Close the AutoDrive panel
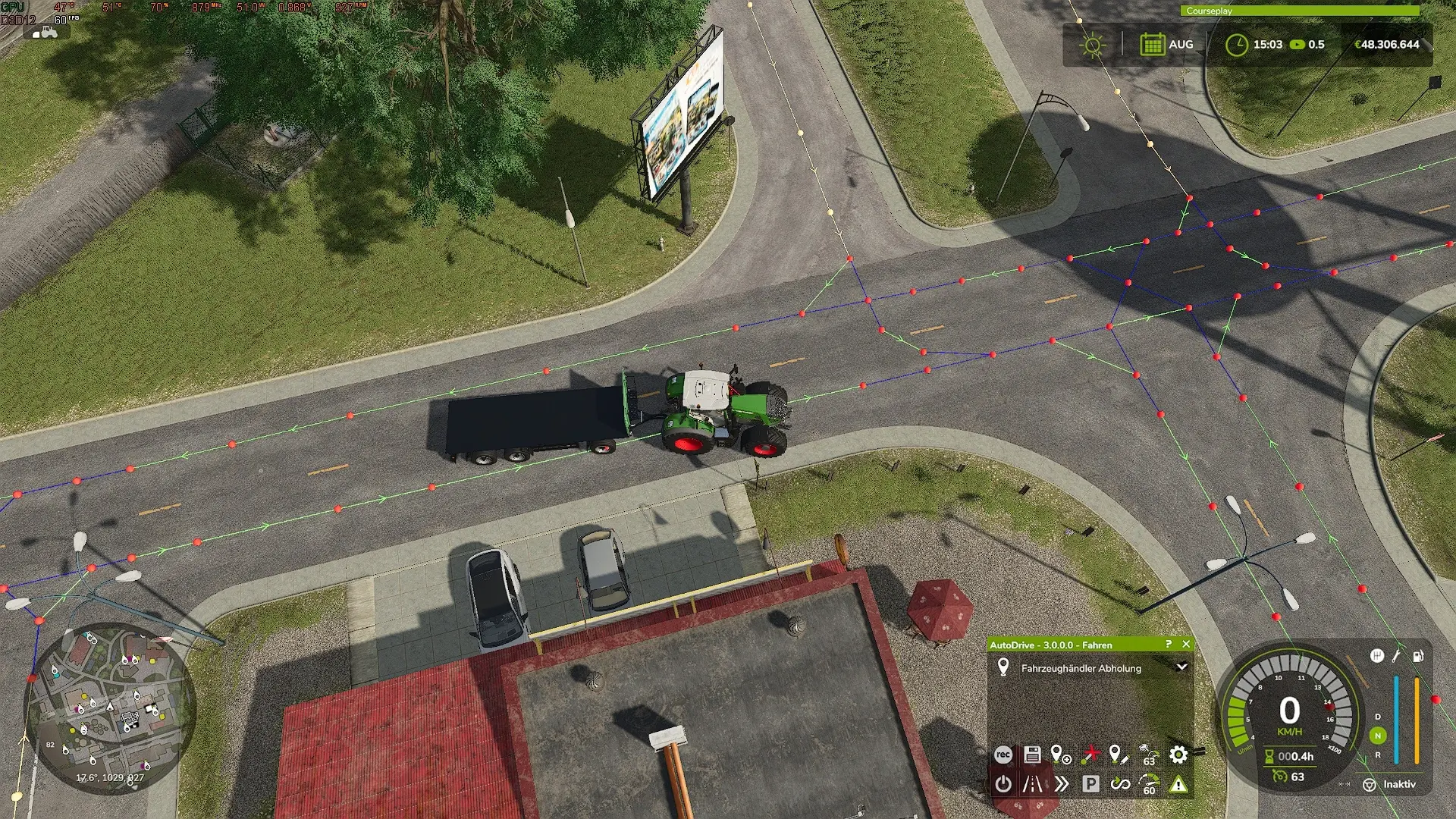The image size is (1456, 819). pos(1186,645)
